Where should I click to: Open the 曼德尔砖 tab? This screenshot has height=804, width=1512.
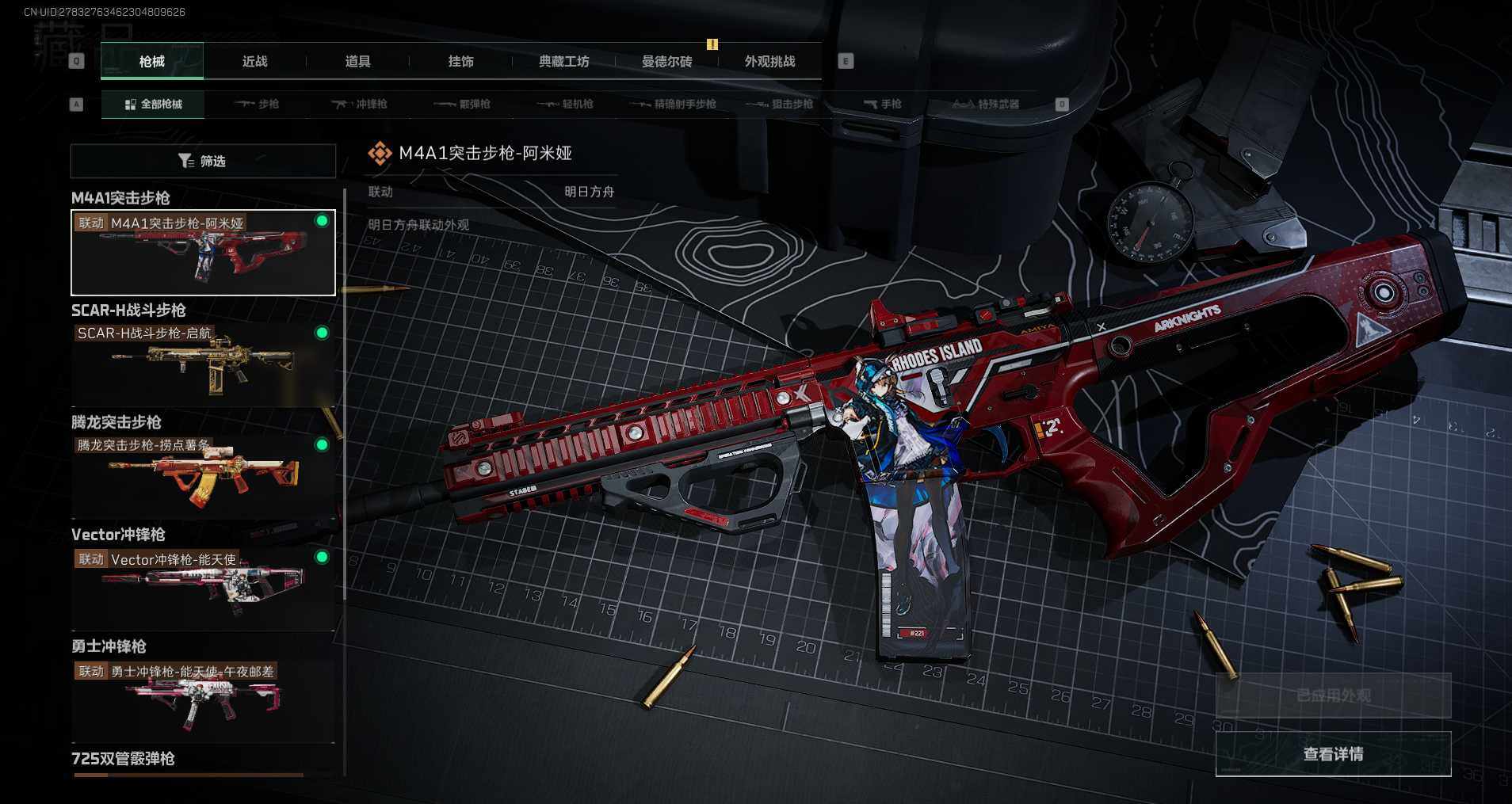pyautogui.click(x=666, y=62)
